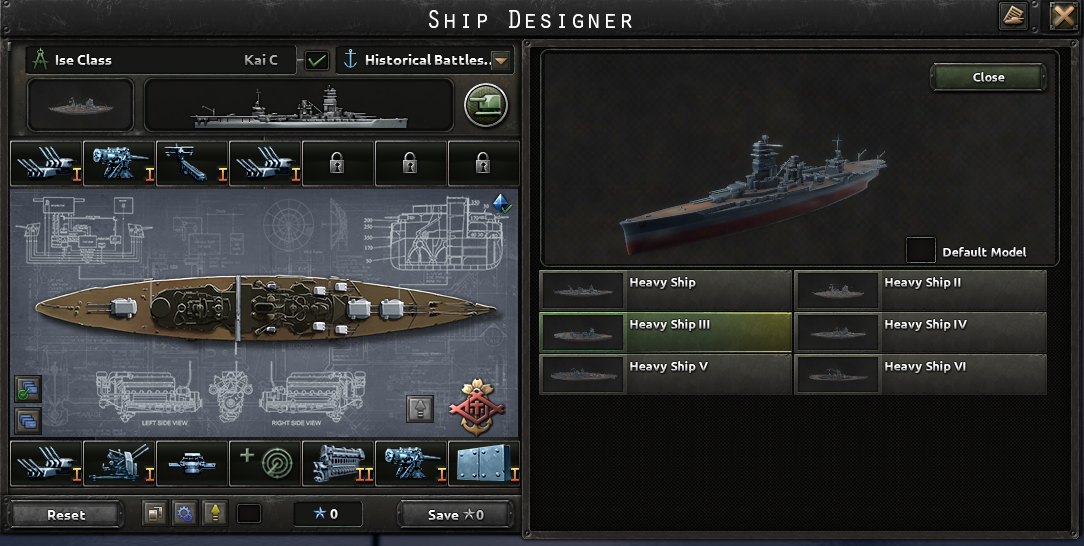
Task: Pick the Heavy Ship IV model
Action: [920, 331]
